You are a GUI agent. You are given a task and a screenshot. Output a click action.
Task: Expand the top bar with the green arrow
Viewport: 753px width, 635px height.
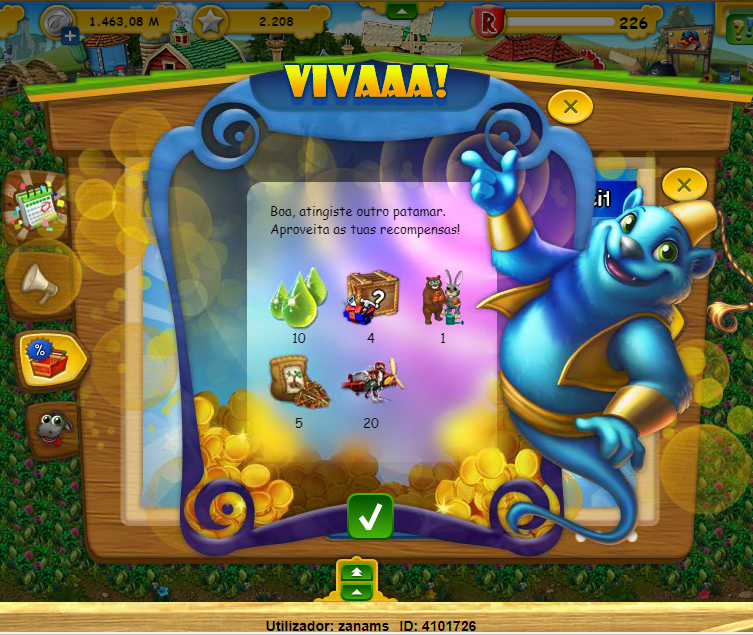point(400,11)
